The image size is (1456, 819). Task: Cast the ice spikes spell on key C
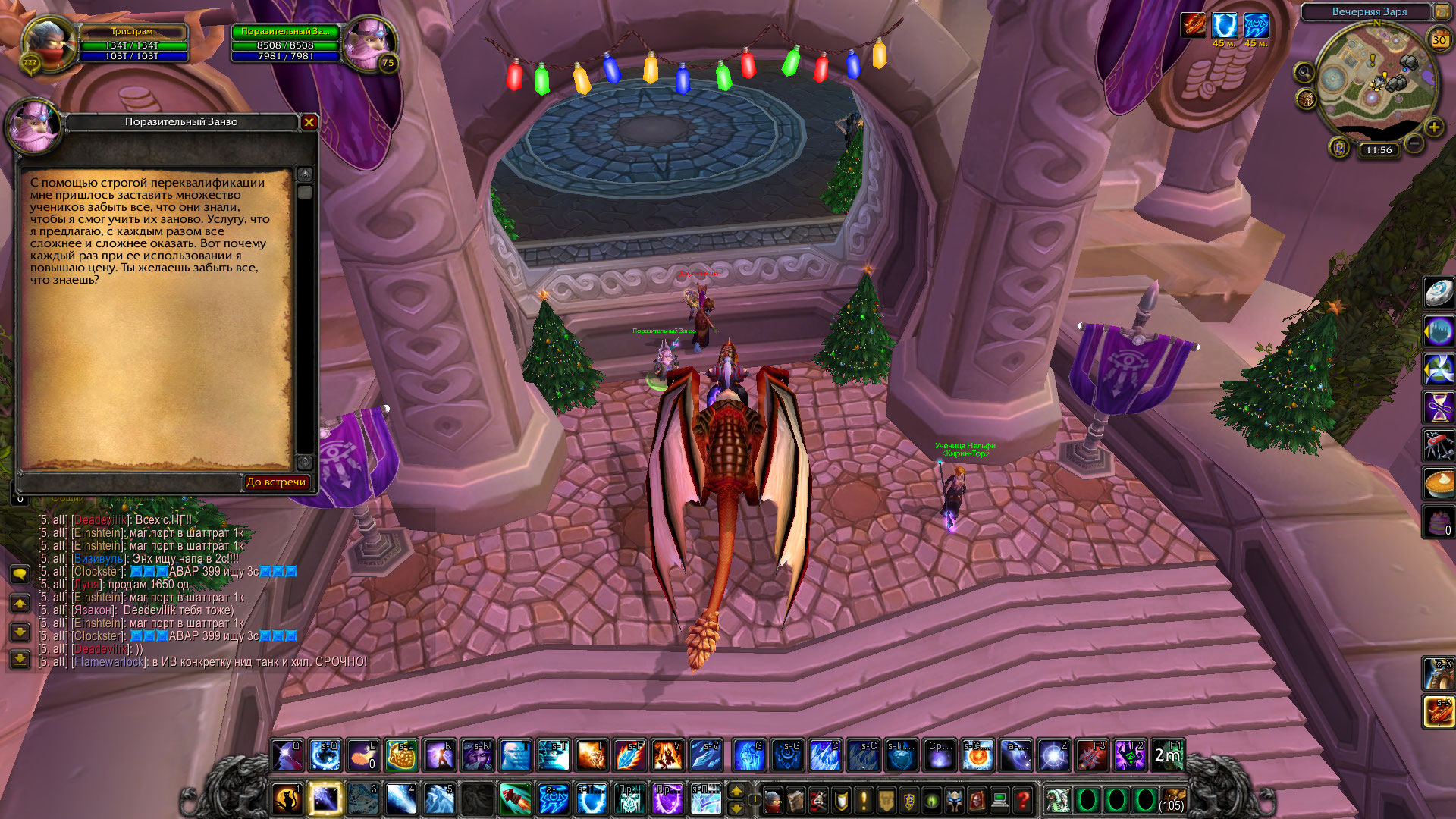(x=825, y=755)
